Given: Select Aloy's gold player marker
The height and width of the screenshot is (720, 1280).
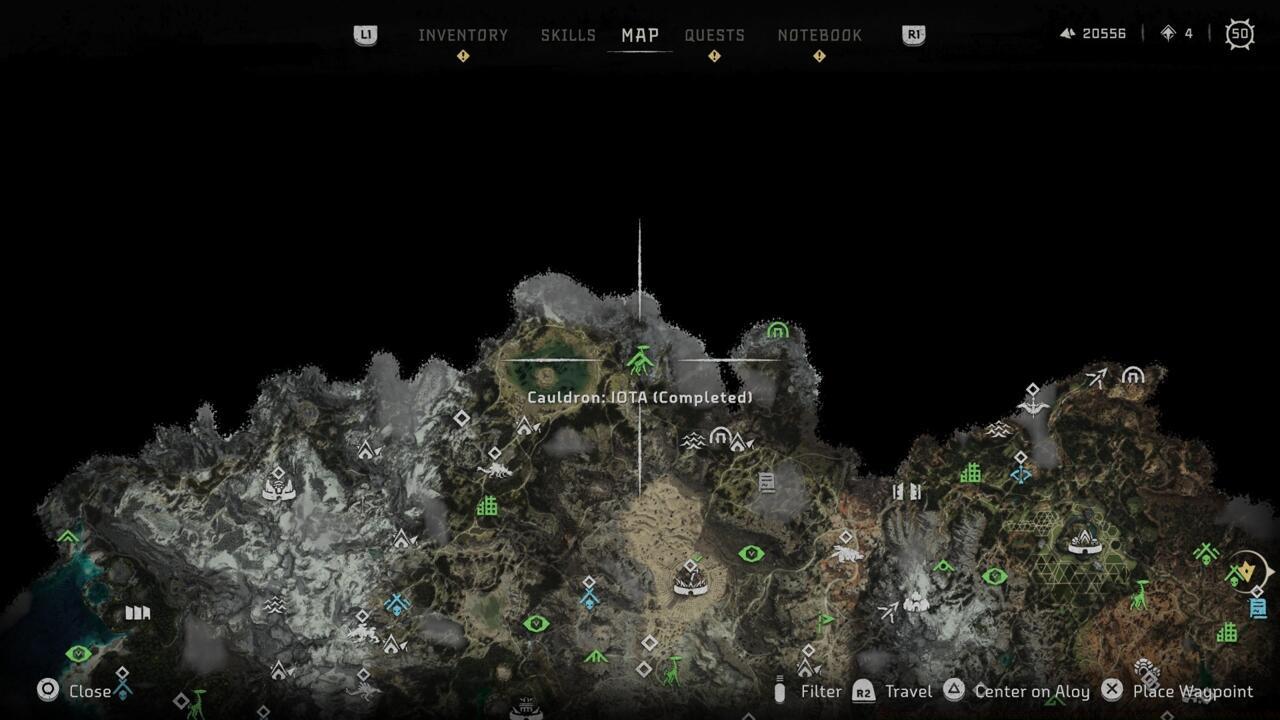Looking at the screenshot, I should 1247,571.
